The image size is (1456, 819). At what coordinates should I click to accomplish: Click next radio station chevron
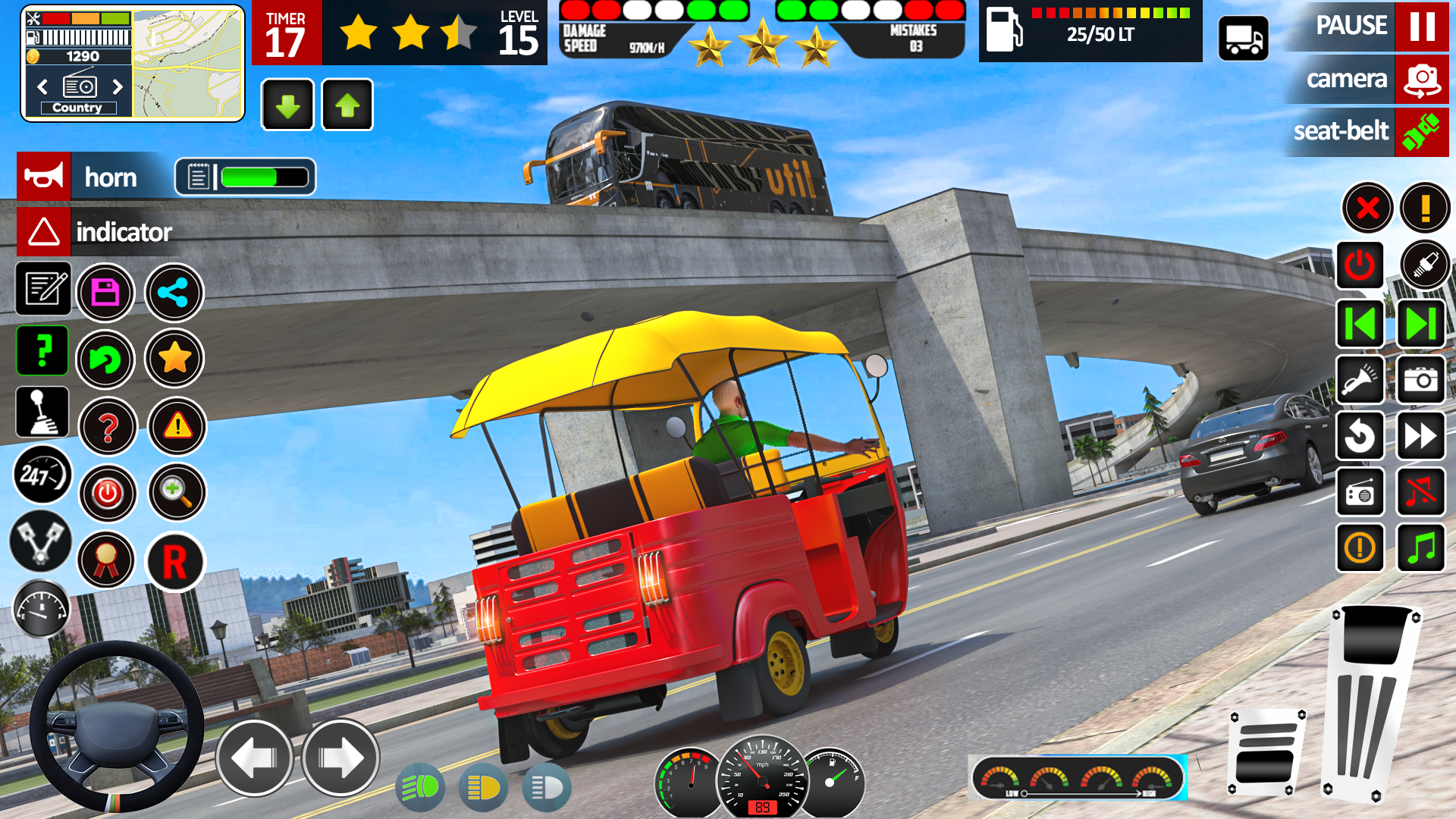118,87
